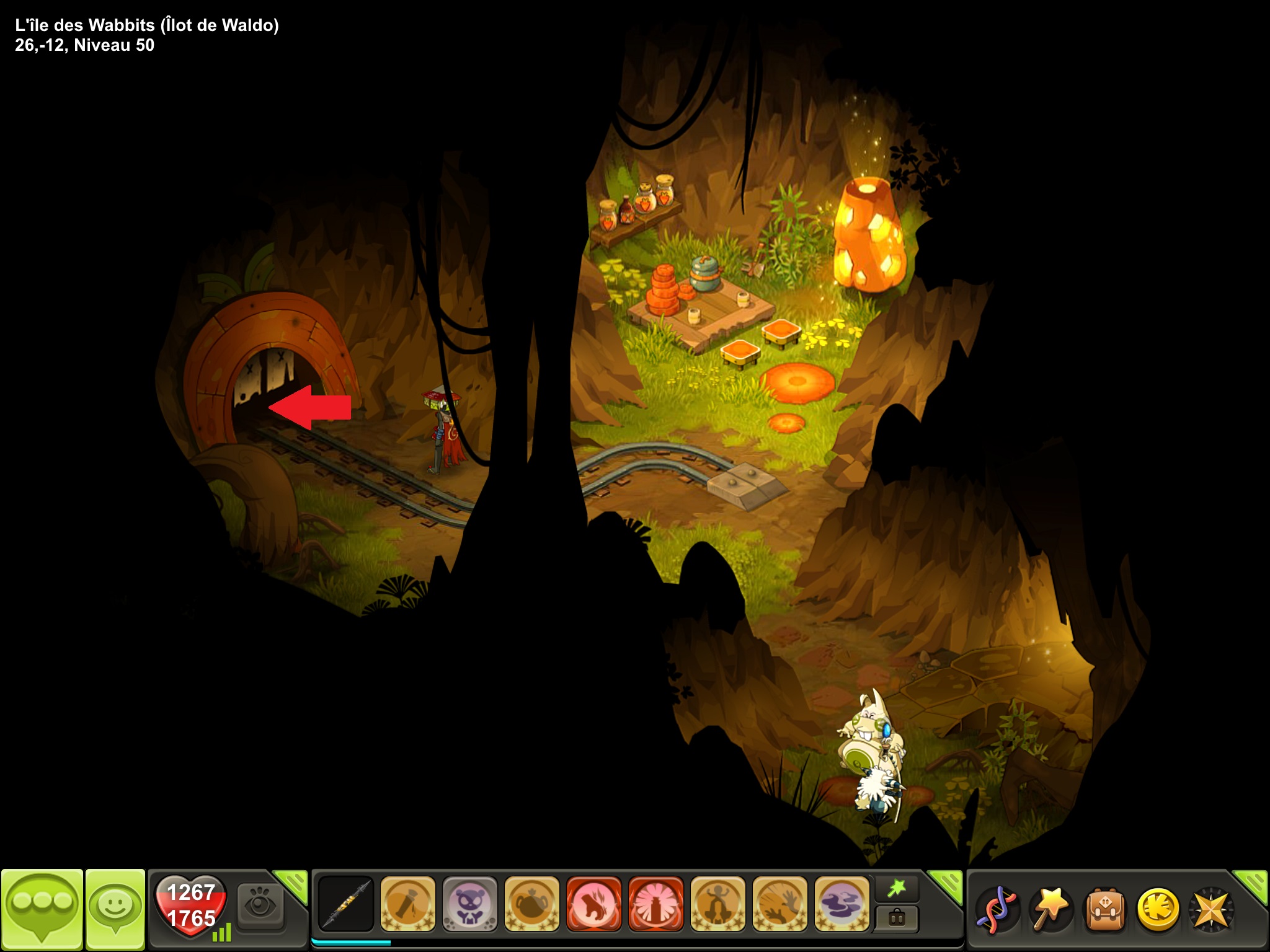Open the chat speech bubble

[42, 909]
